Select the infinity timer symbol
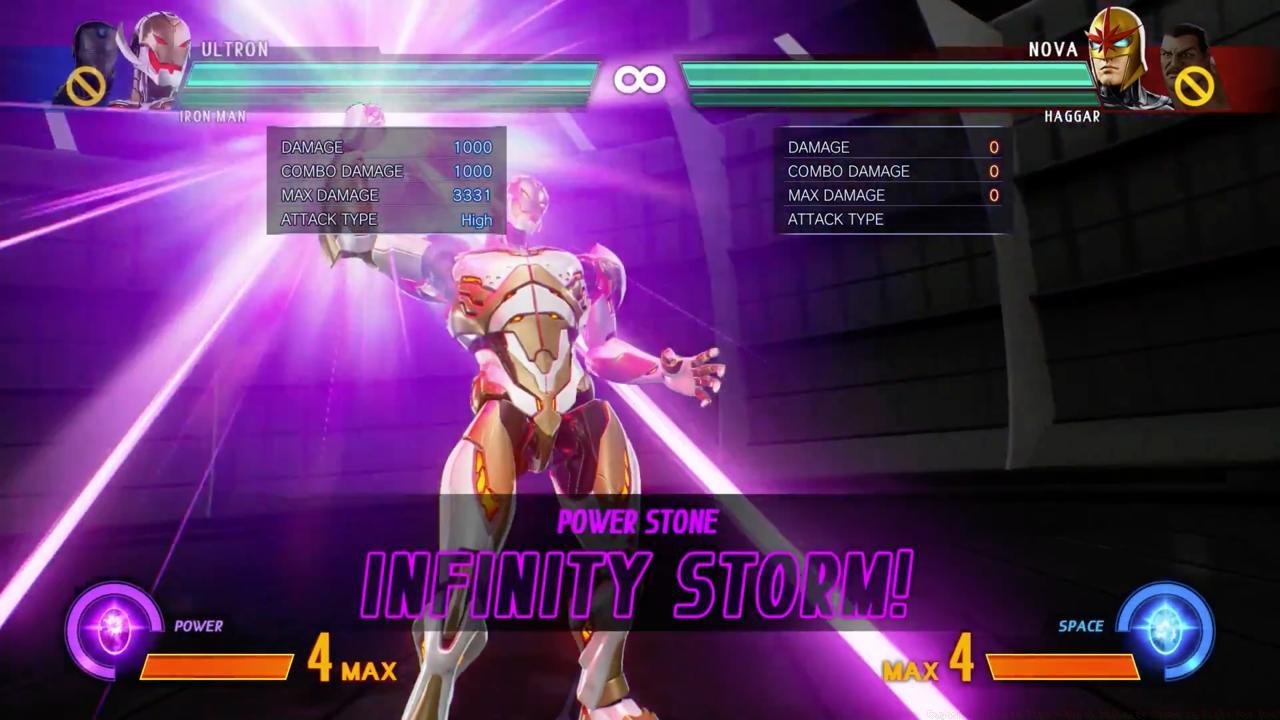This screenshot has width=1280, height=720. (x=640, y=77)
